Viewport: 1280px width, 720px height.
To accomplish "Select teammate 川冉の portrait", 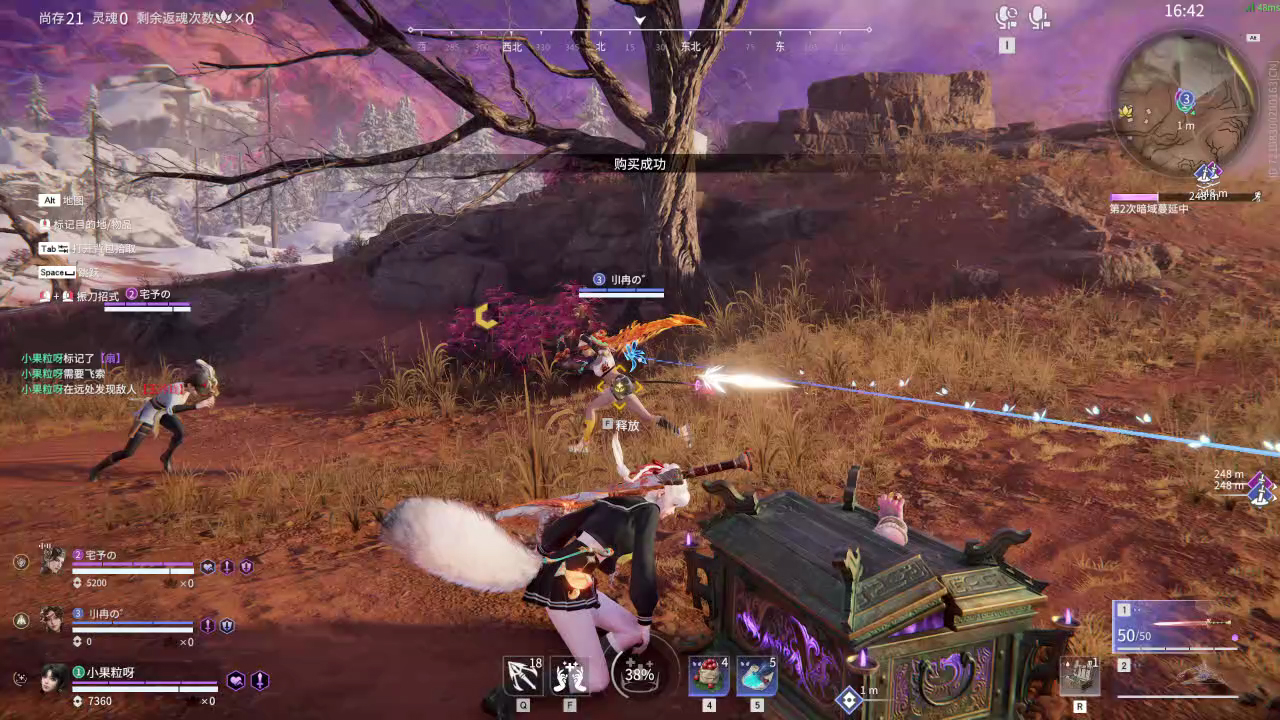I will [x=53, y=619].
